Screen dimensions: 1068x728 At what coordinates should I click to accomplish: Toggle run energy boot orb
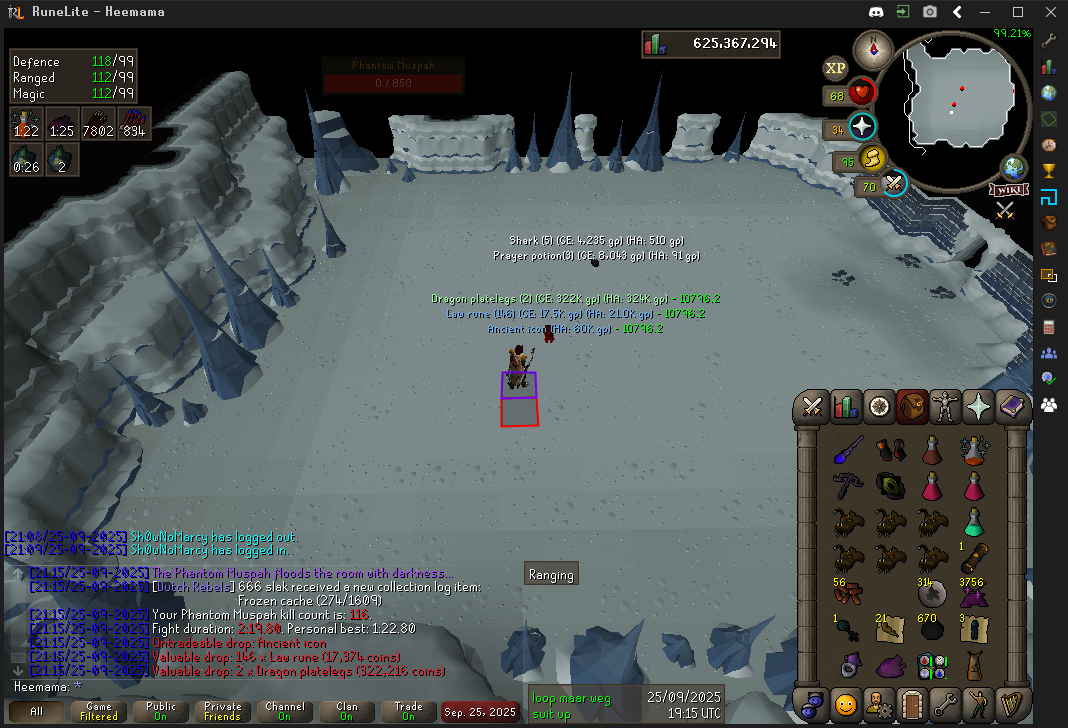point(873,159)
